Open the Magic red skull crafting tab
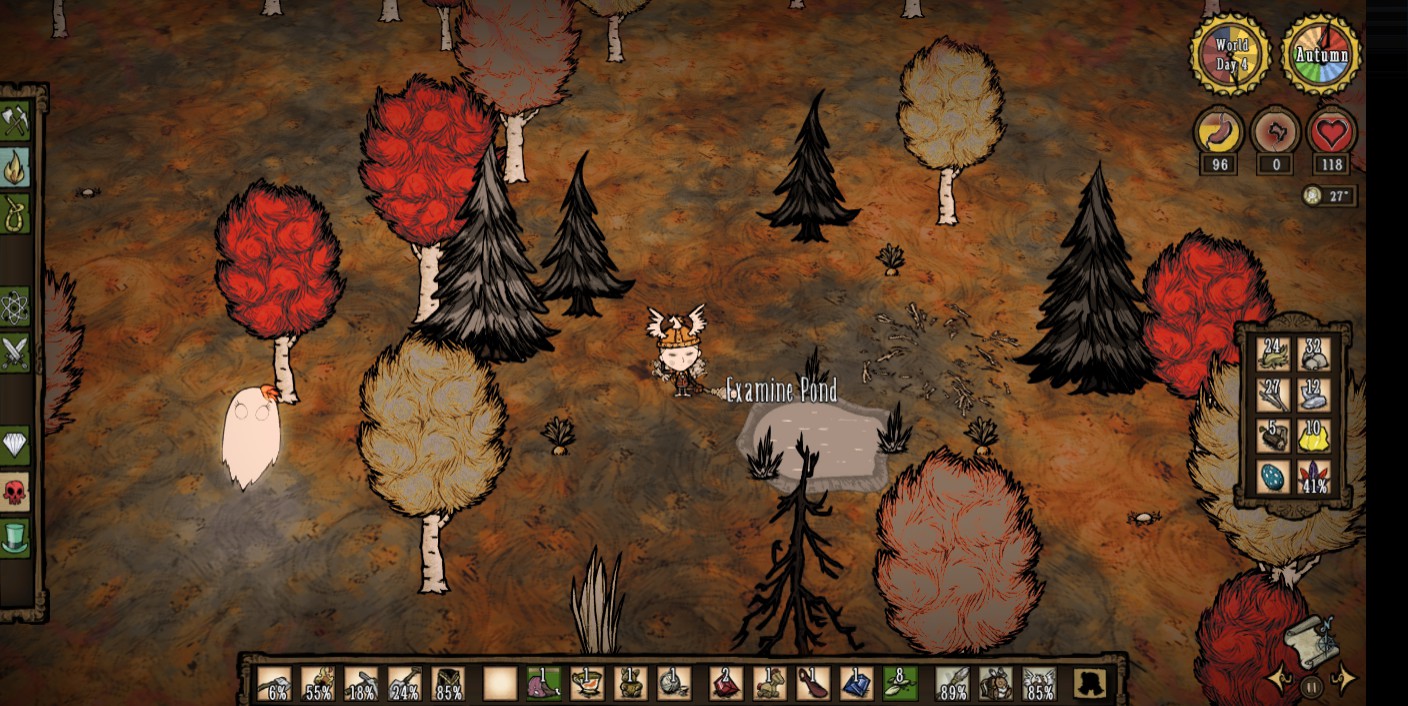 (x=15, y=491)
